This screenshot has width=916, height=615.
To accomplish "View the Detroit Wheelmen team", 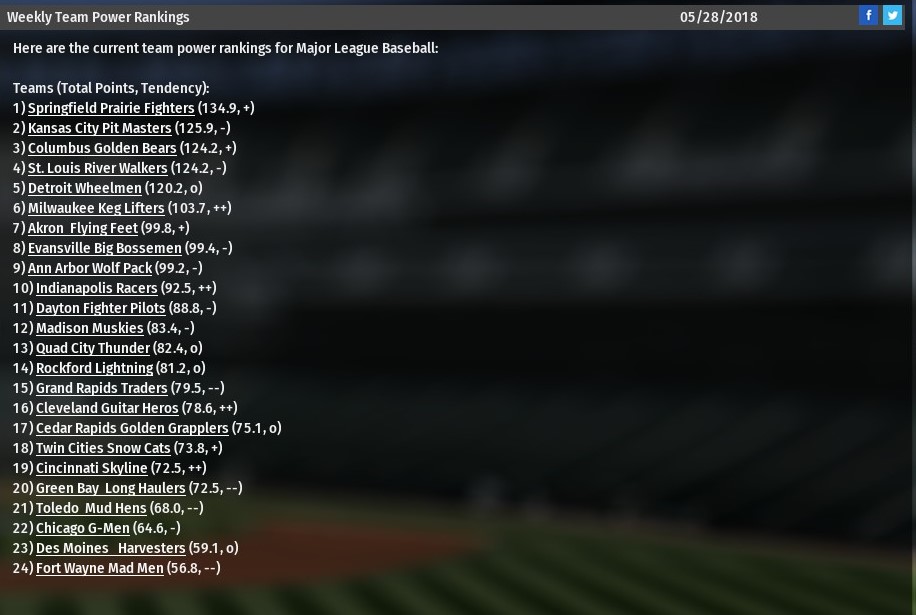I will (84, 188).
